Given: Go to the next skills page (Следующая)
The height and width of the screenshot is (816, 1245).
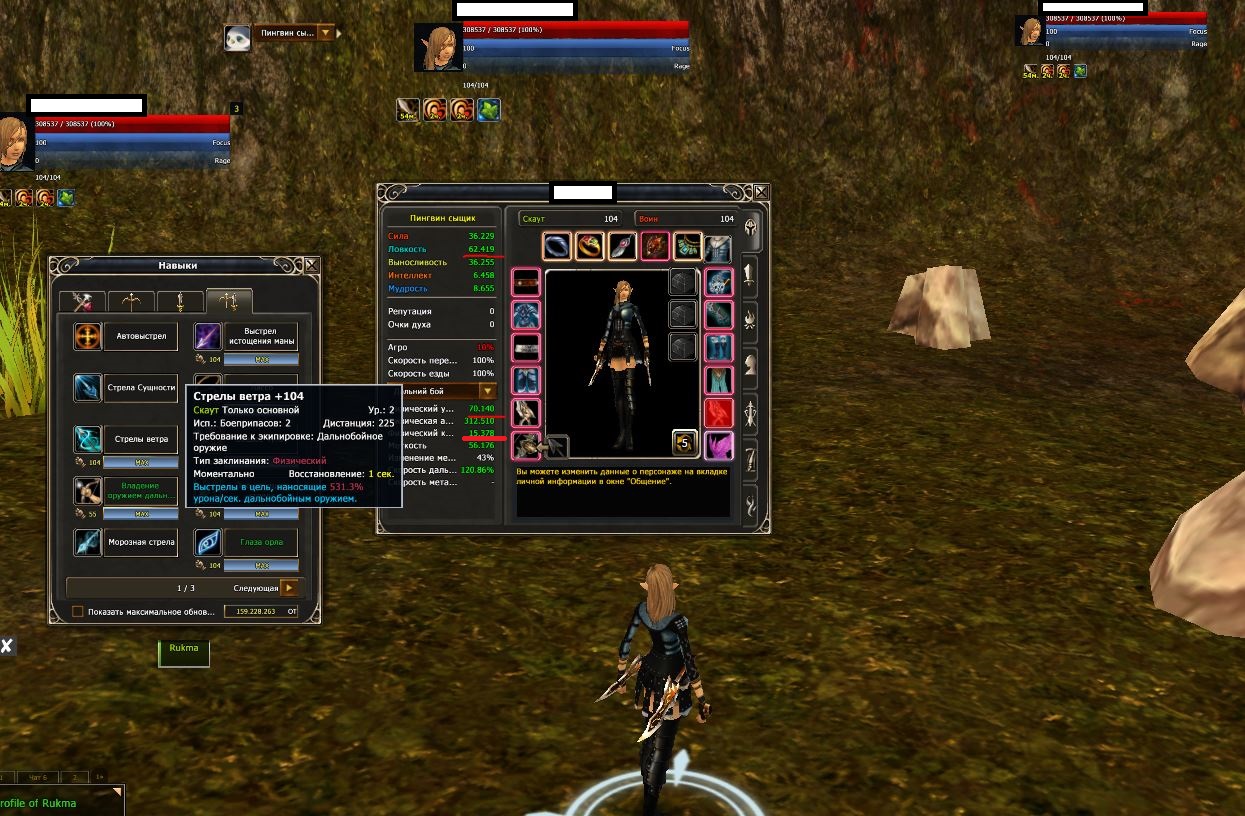Looking at the screenshot, I should 290,588.
